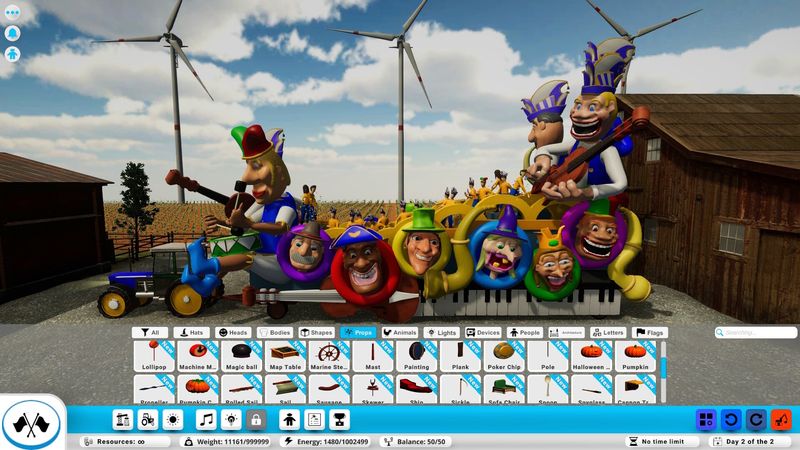Click the music note button
Image resolution: width=800 pixels, height=450 pixels.
206,420
